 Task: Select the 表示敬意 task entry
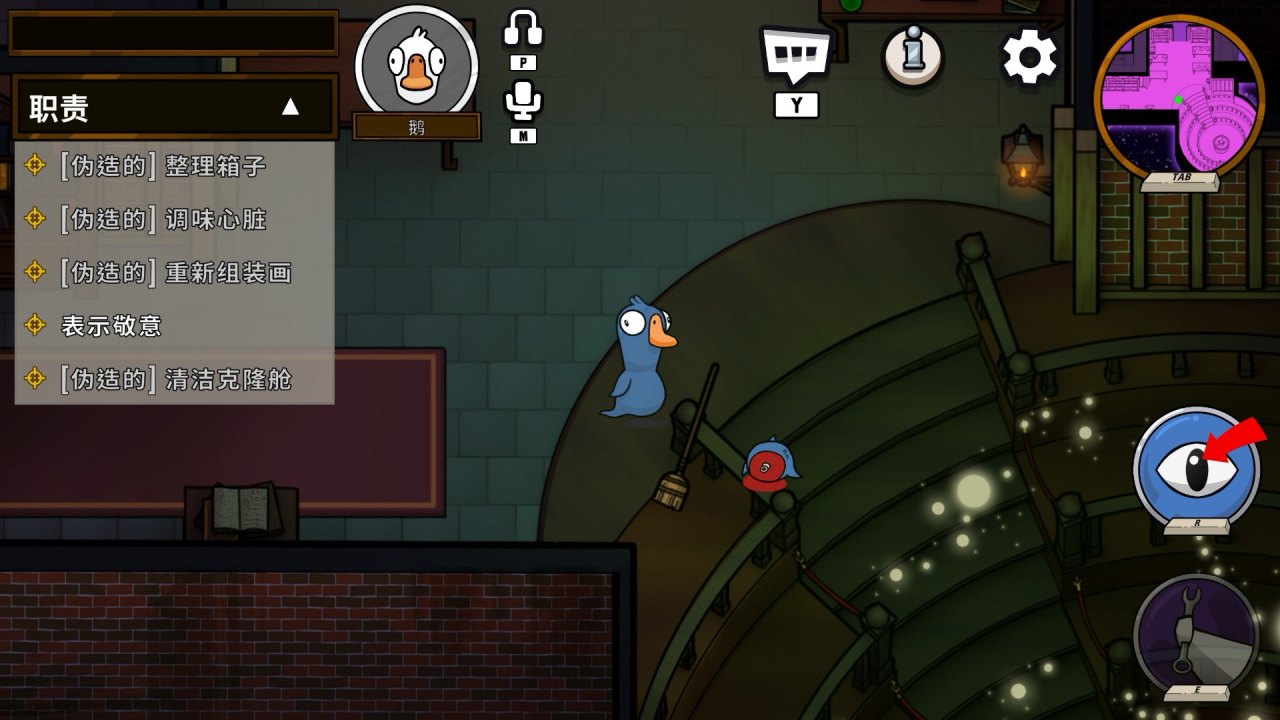111,325
